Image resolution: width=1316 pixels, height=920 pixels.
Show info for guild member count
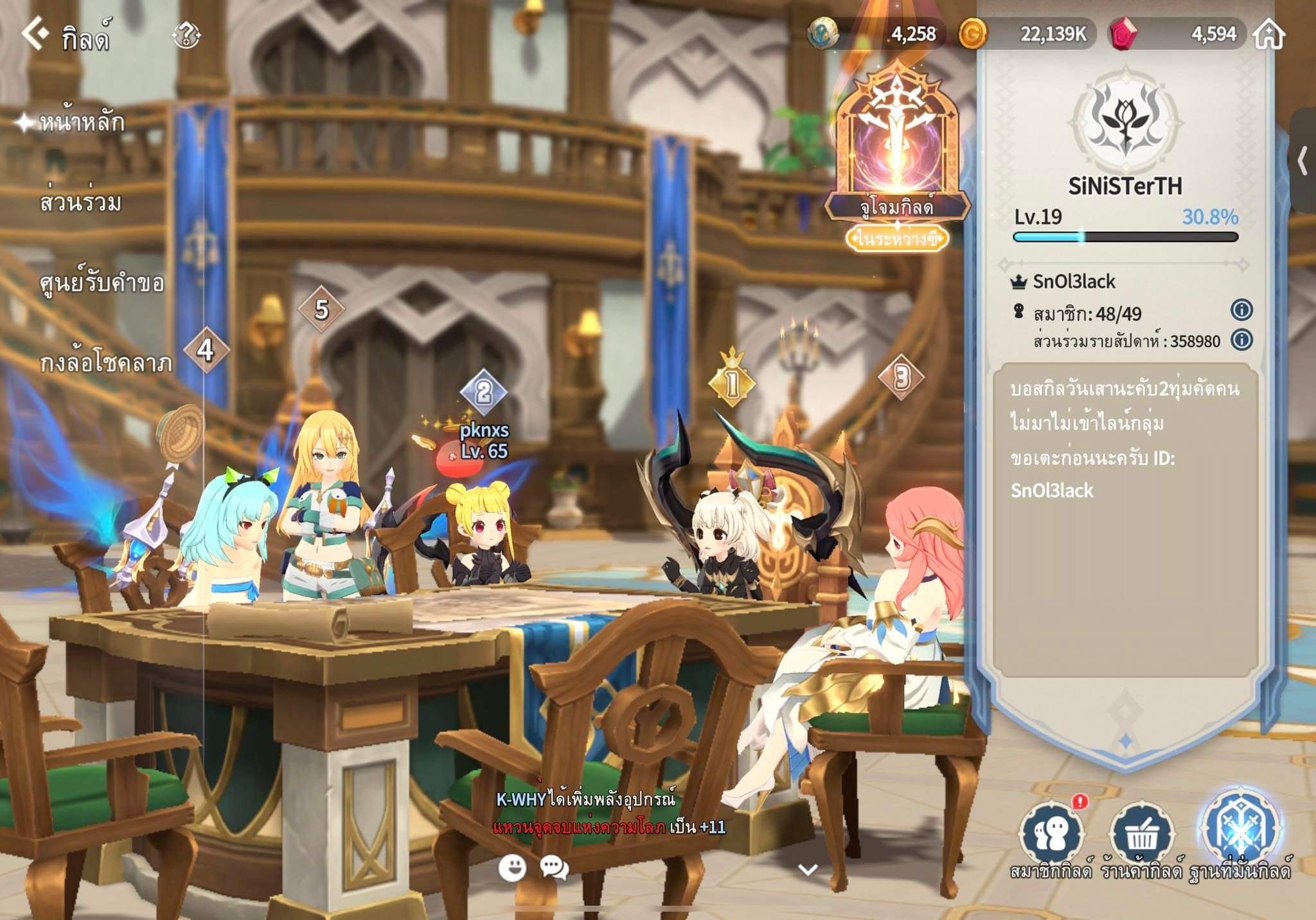click(1241, 311)
